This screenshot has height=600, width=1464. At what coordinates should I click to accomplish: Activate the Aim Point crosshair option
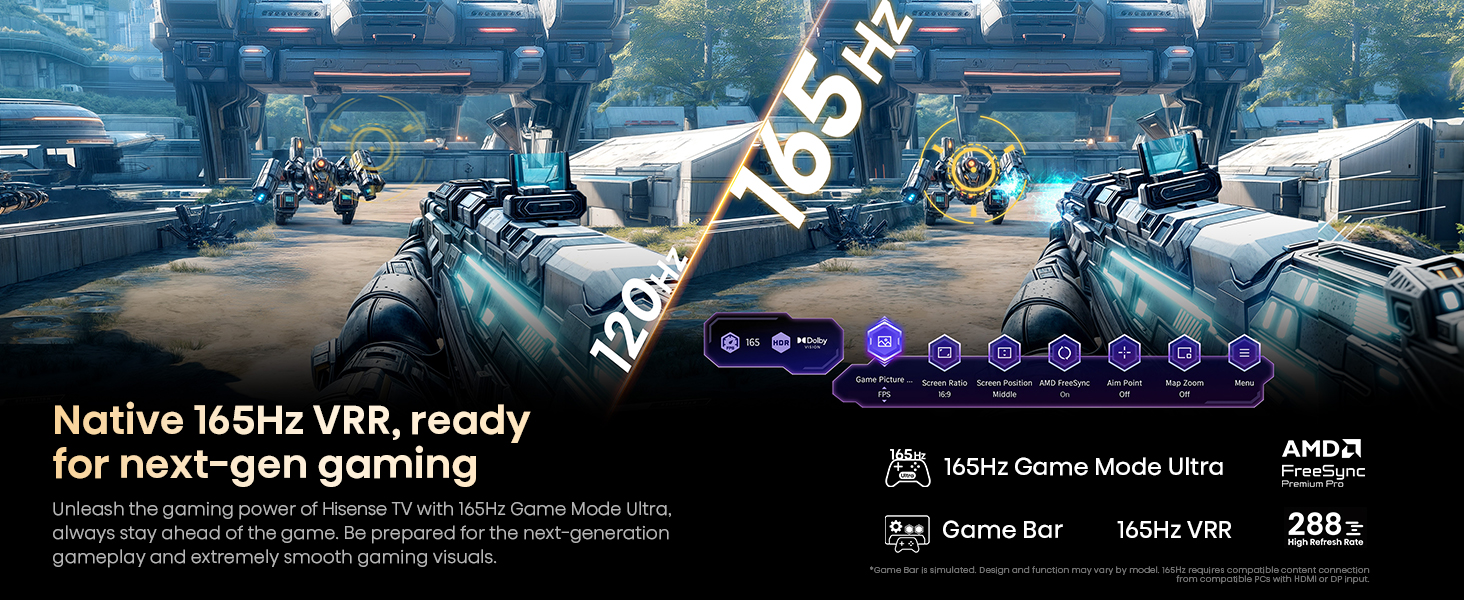(x=1124, y=353)
